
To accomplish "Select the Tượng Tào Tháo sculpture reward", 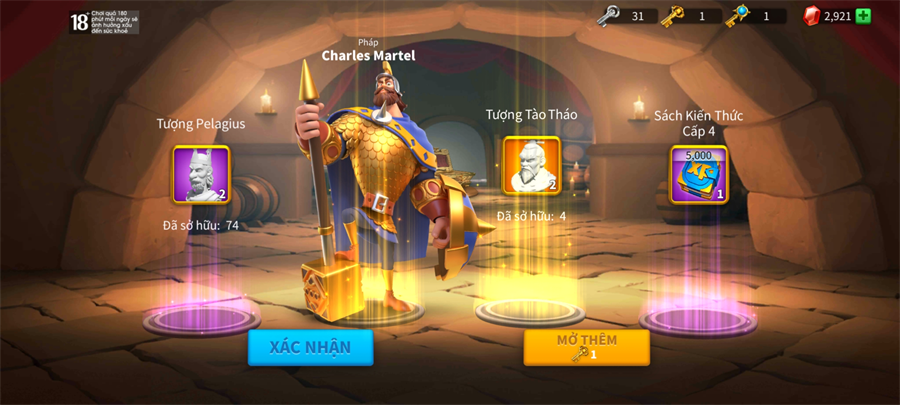I will [x=531, y=166].
